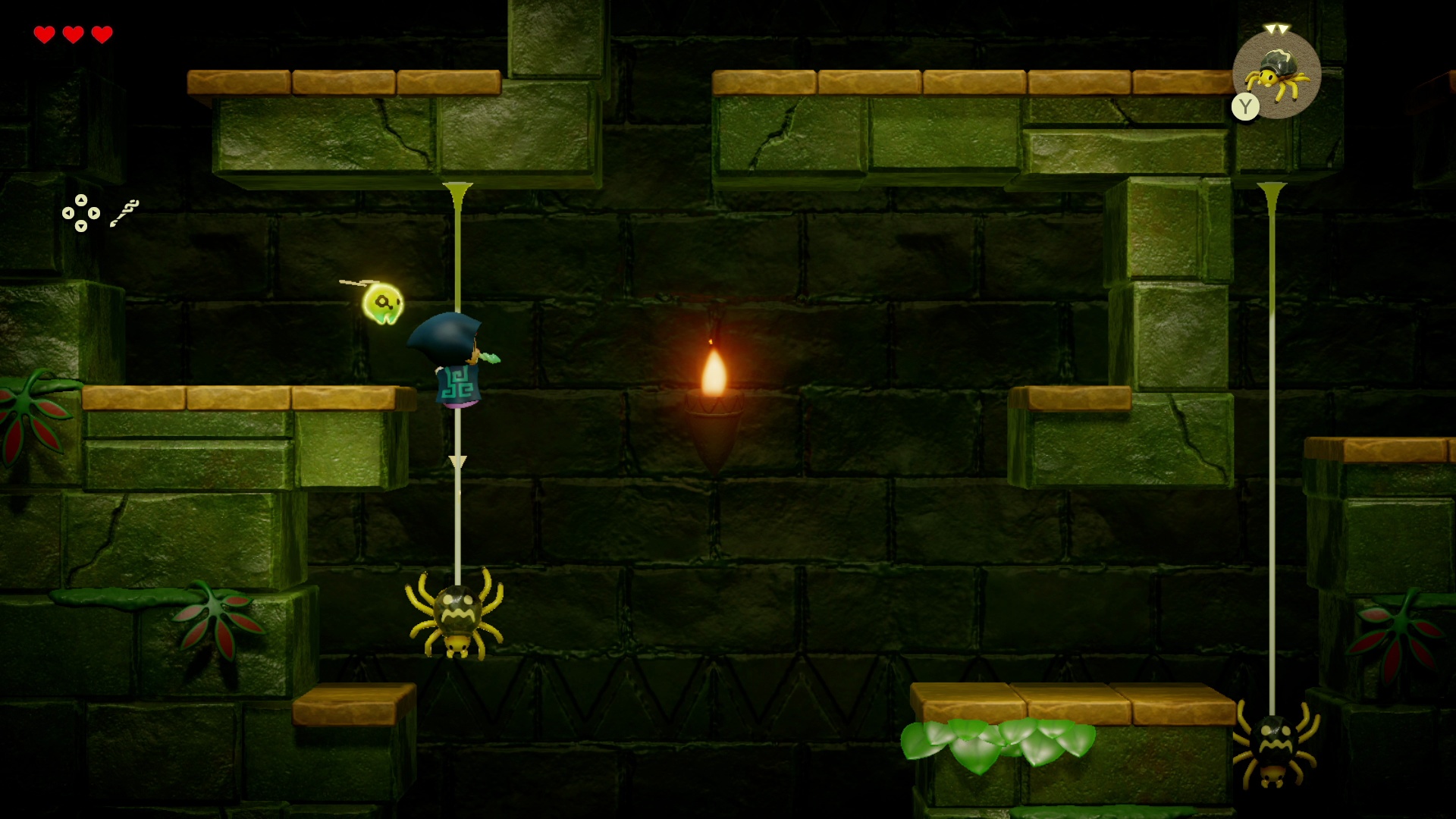Image resolution: width=1456 pixels, height=819 pixels.
Task: Click the first red heart
Action: pyautogui.click(x=44, y=34)
